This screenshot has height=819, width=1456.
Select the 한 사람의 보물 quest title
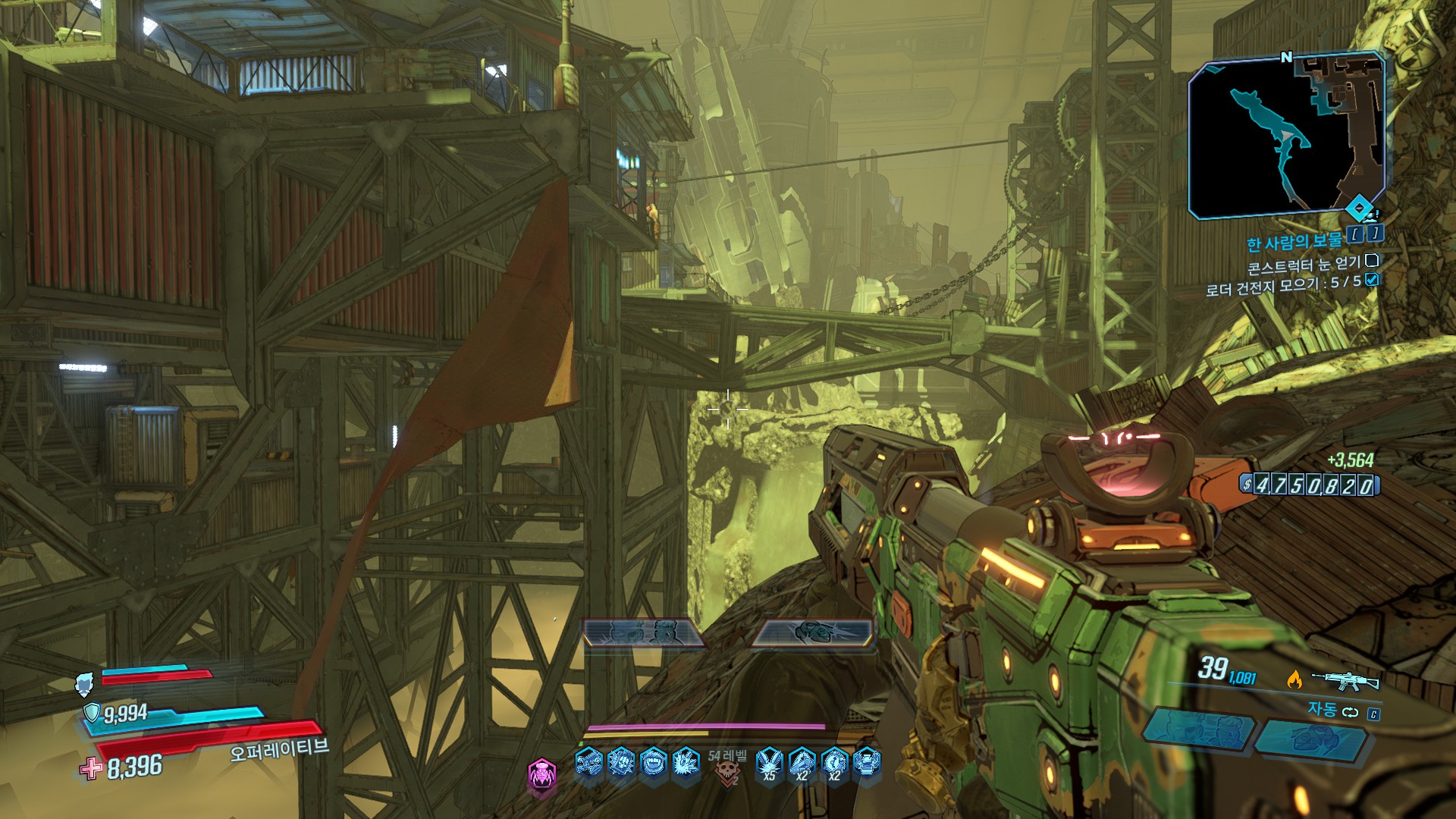(x=1294, y=241)
